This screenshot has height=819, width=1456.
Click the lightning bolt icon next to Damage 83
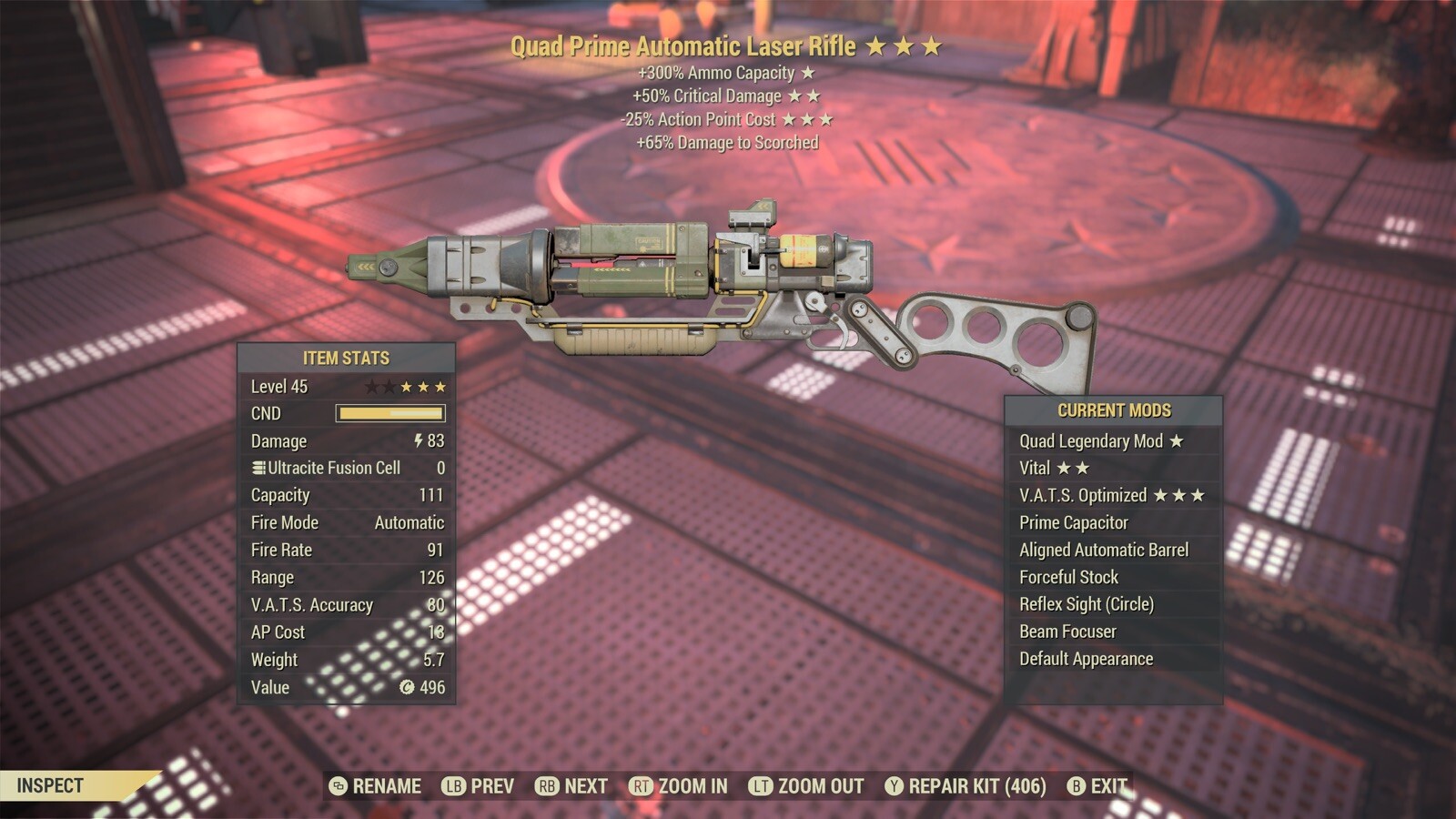point(417,441)
